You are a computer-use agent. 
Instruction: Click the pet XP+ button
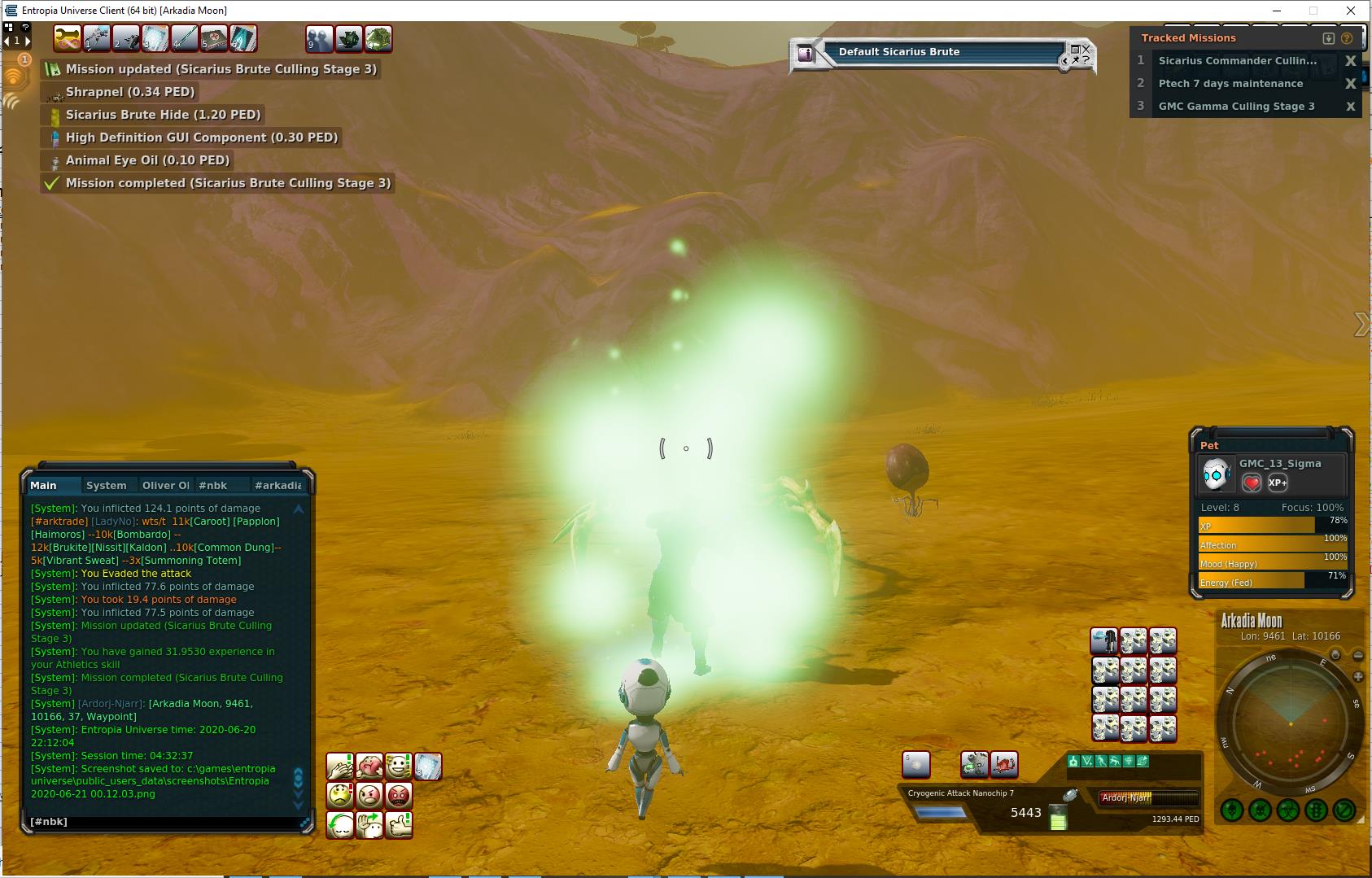click(x=1278, y=483)
